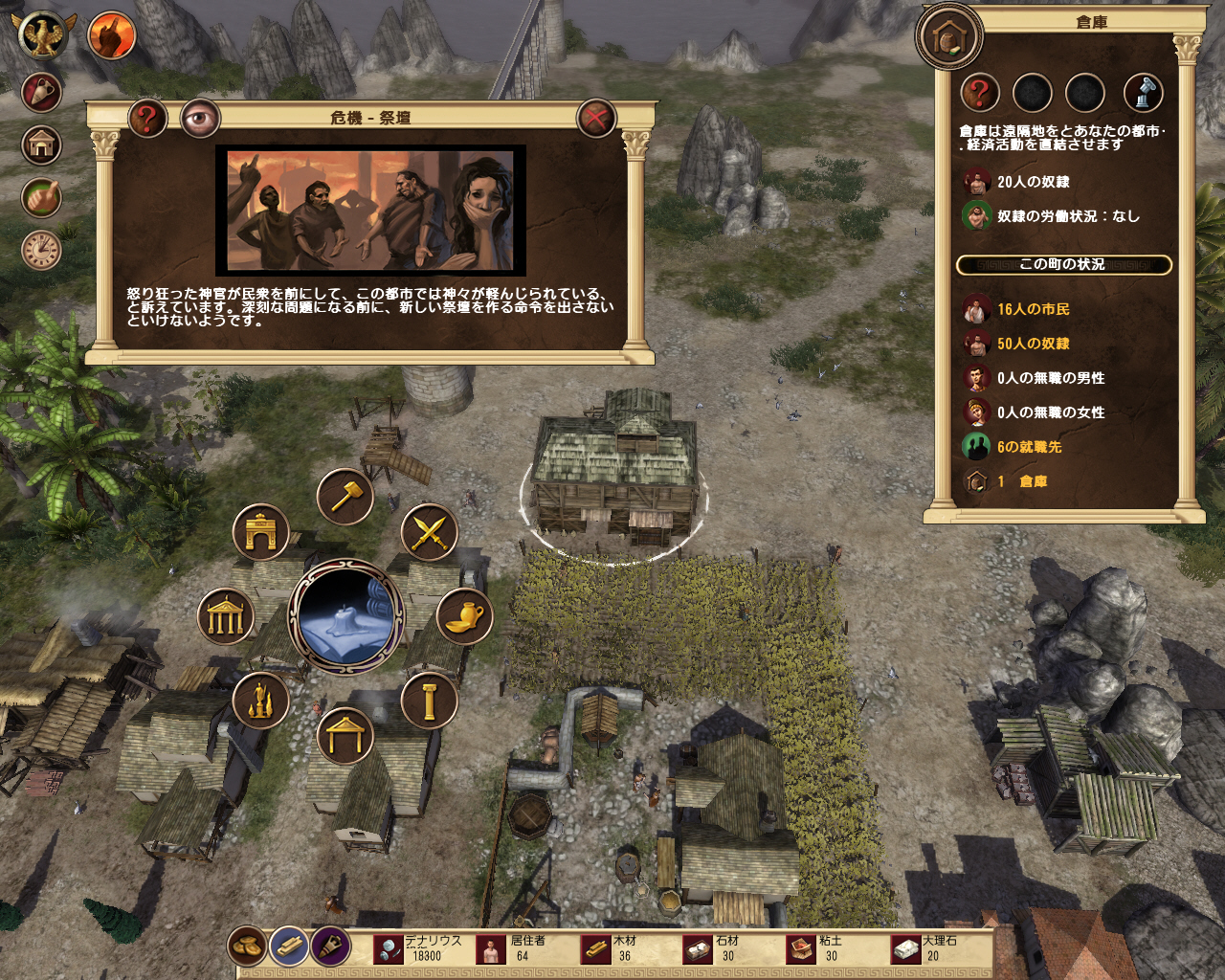Pick the jug and bowl build category
The image size is (1225, 980).
click(464, 617)
